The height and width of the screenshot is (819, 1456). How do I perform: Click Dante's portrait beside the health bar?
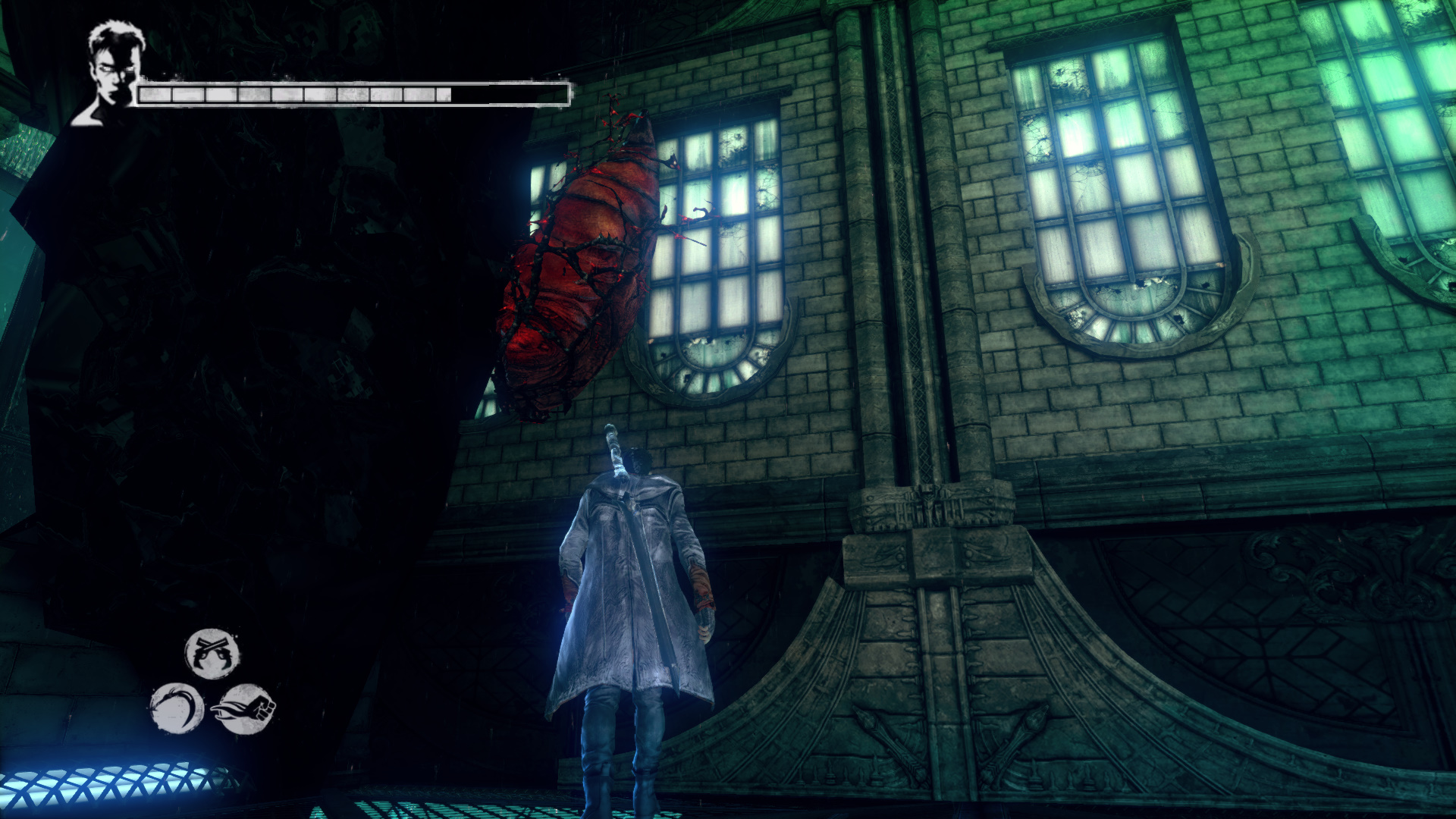click(111, 73)
